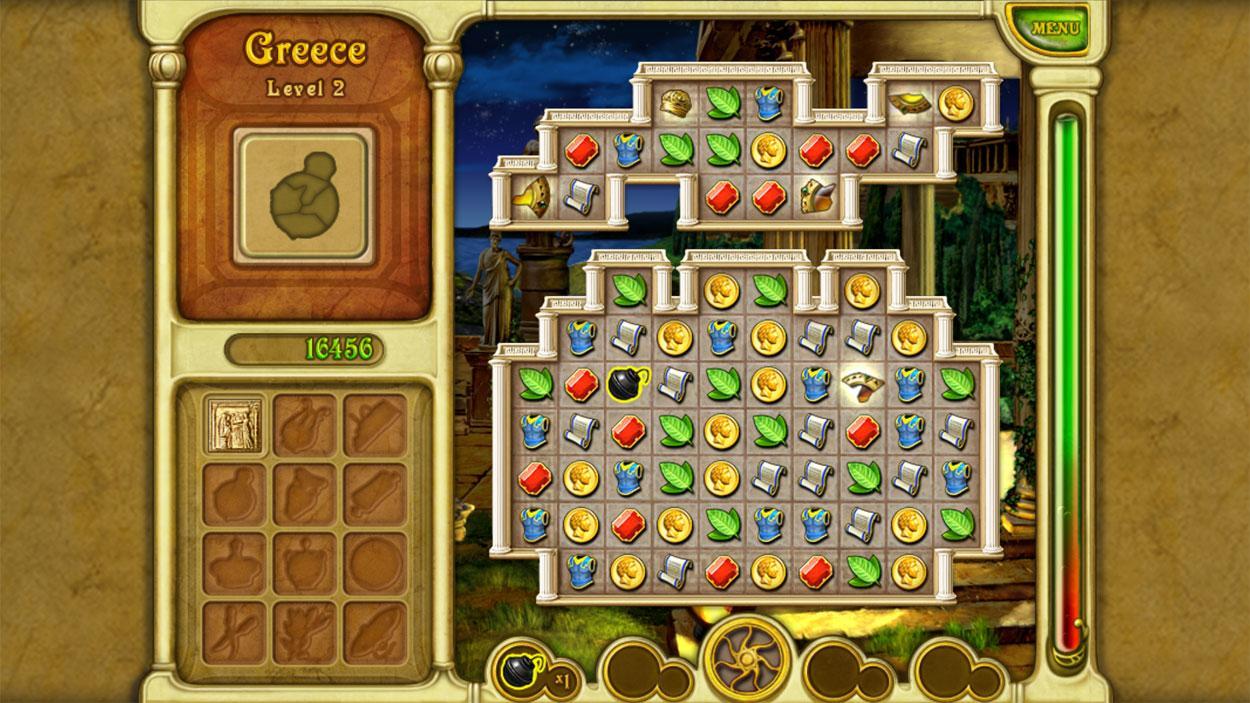Screen dimensions: 1250x703
Task: Pick the golden Greek helmet tile
Action: (x=674, y=102)
